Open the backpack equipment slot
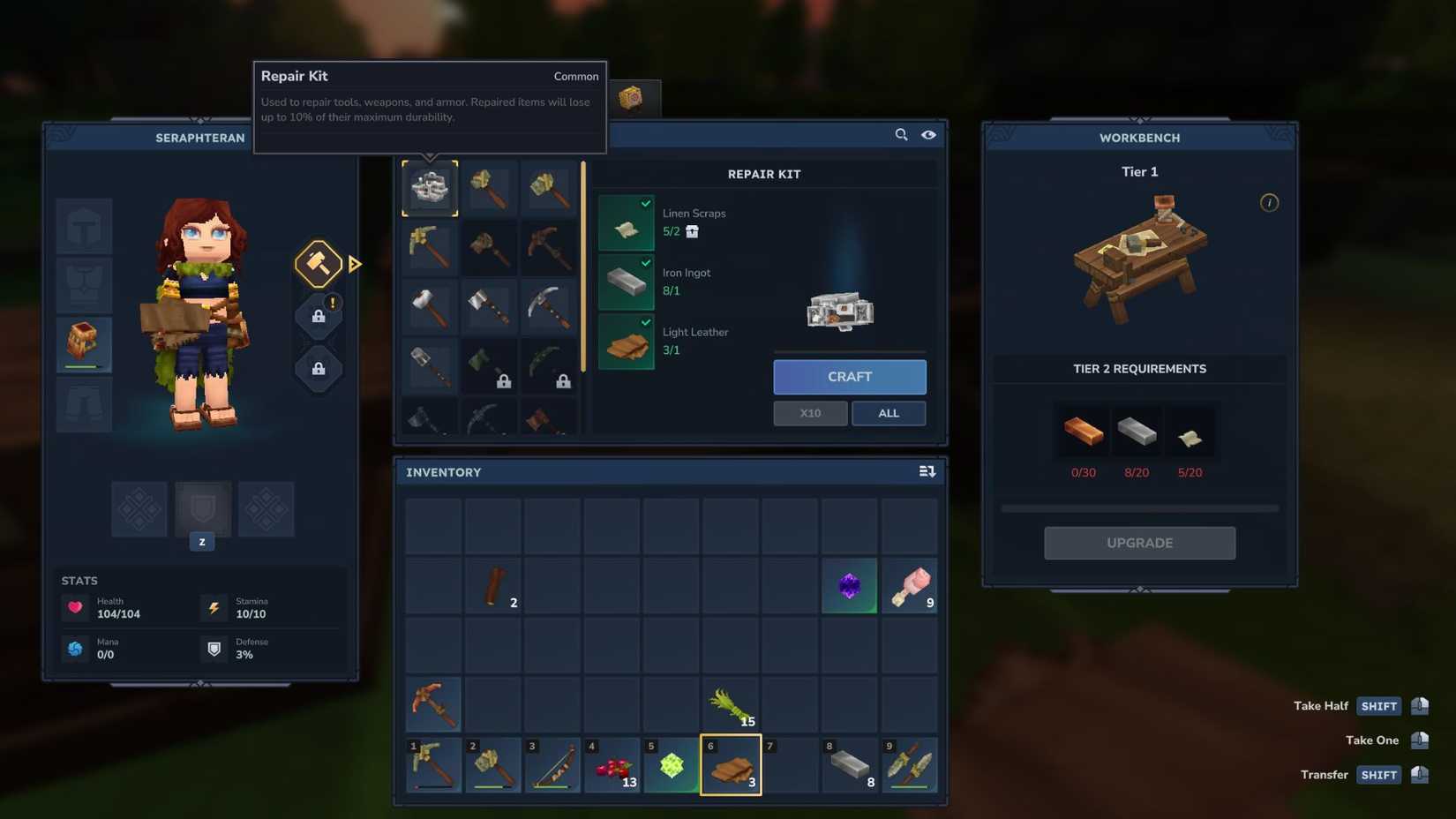Screen dimensions: 1456x819 pyautogui.click(x=84, y=344)
